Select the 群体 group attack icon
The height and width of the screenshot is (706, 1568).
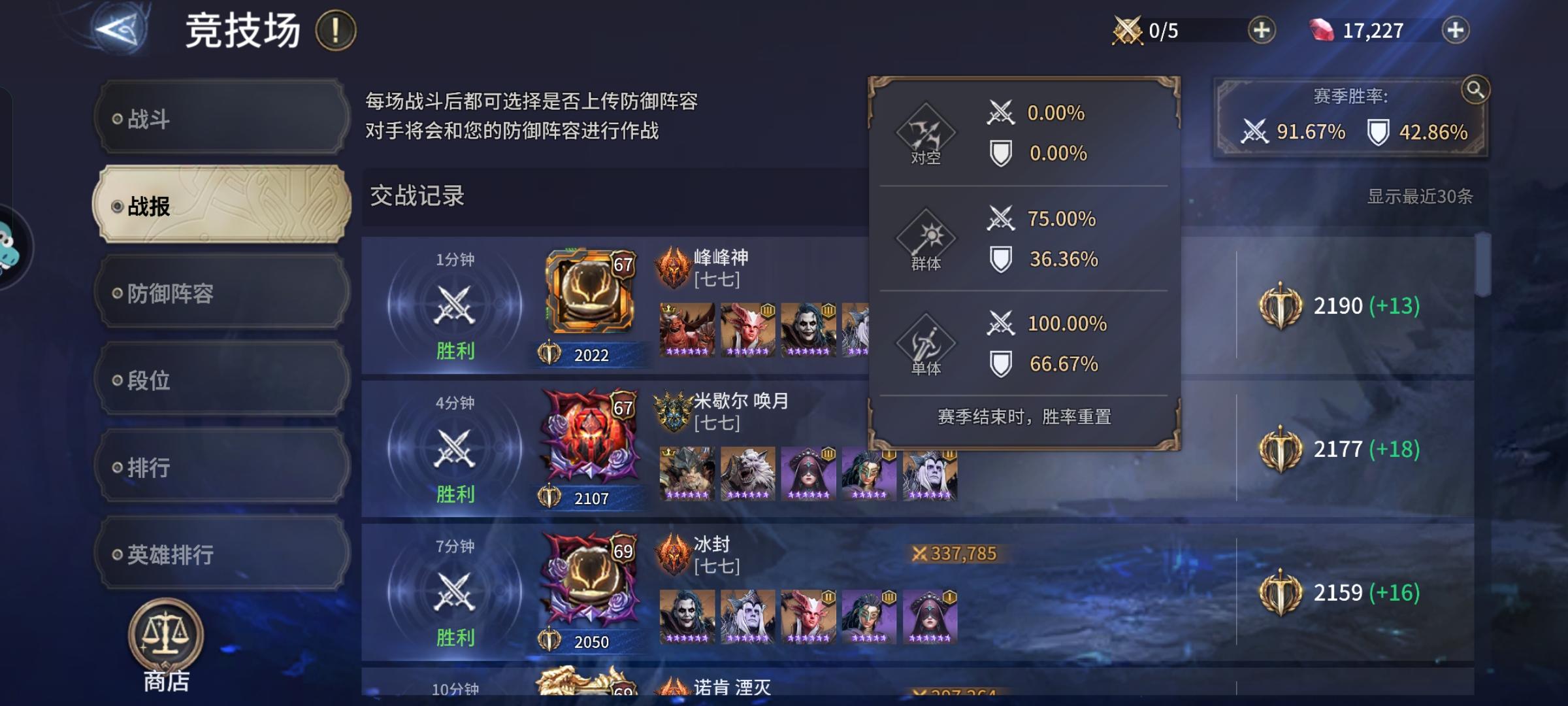(928, 237)
